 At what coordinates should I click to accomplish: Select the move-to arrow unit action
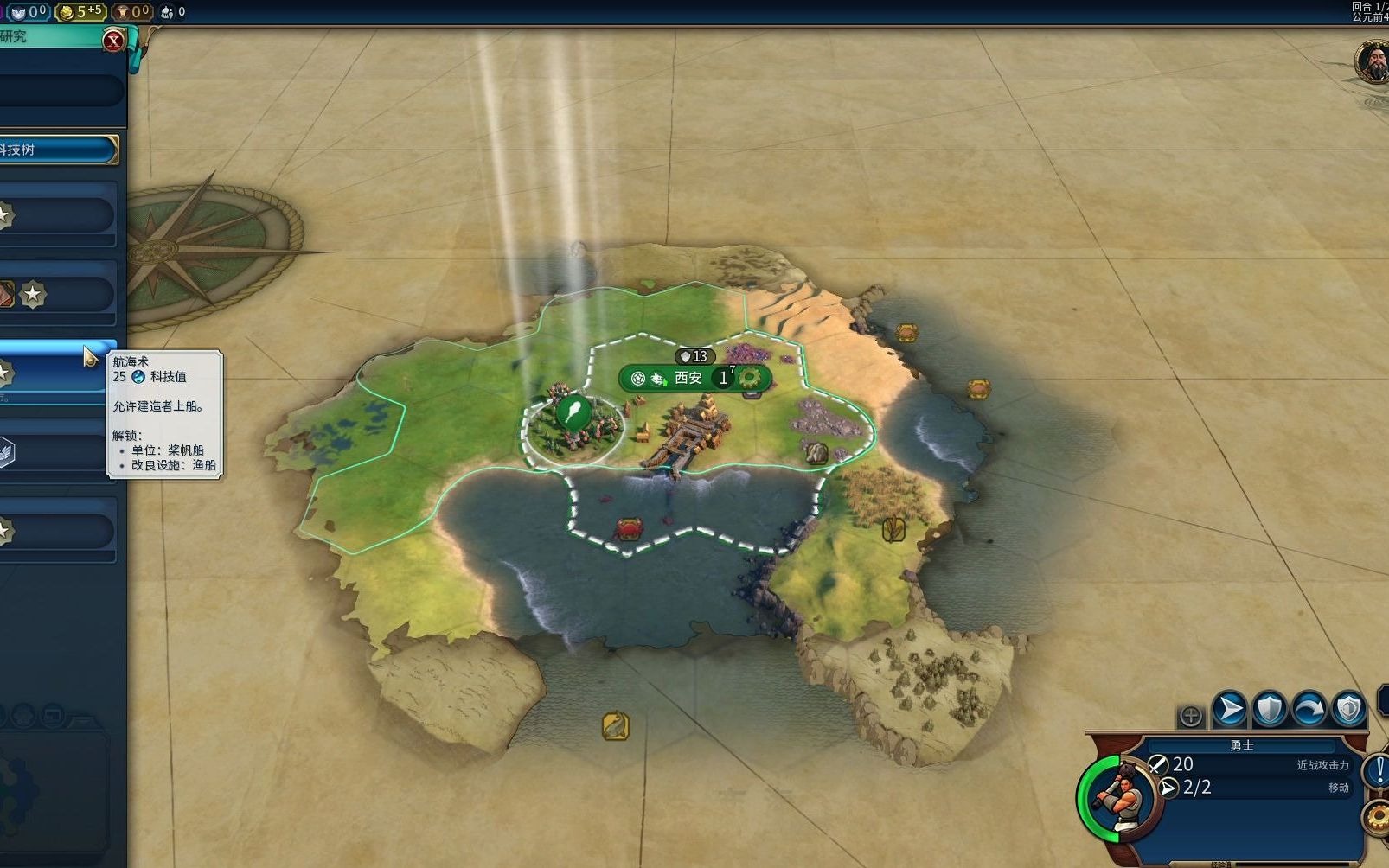pos(1229,710)
